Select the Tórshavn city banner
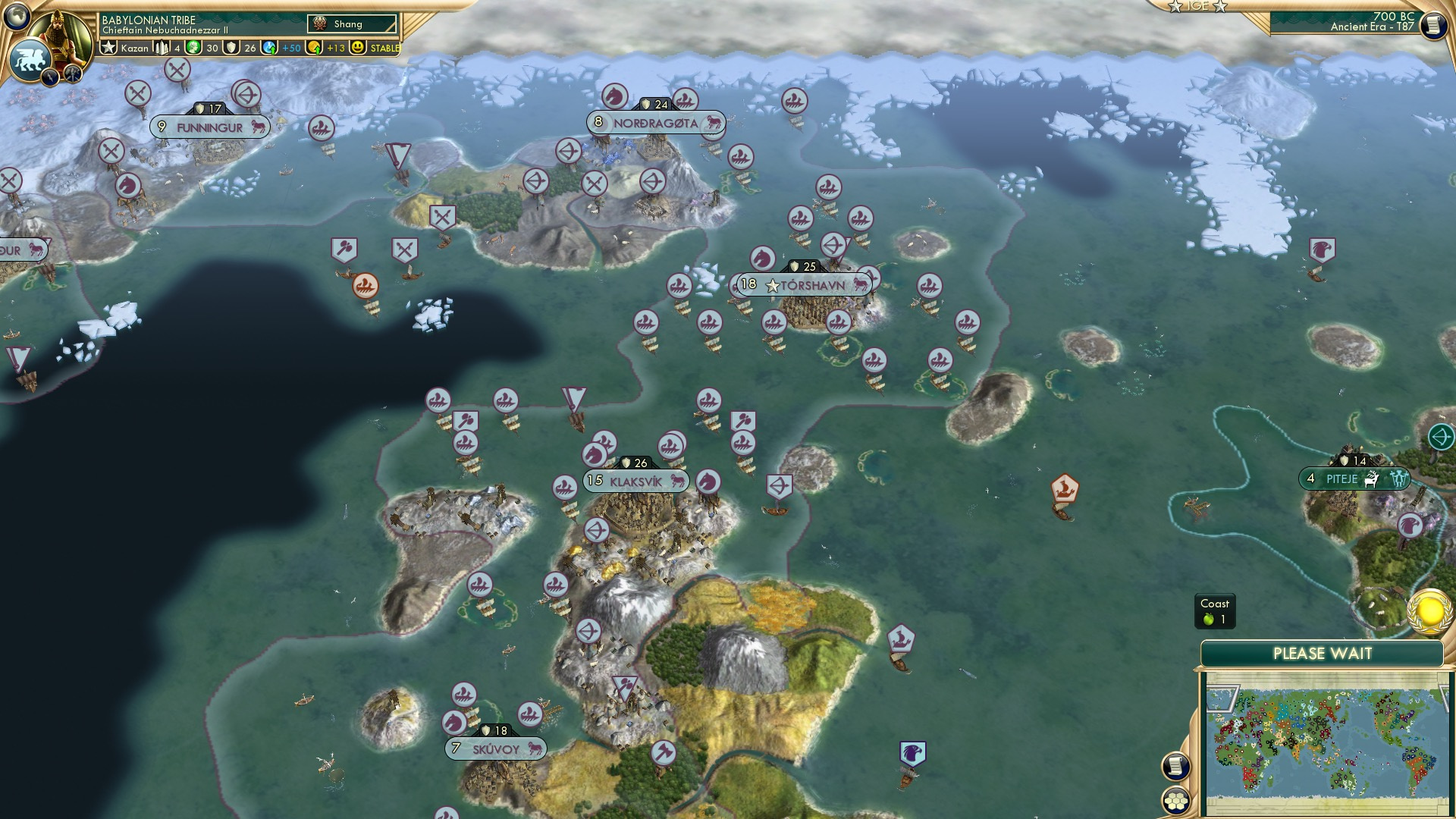Viewport: 1456px width, 819px height. pos(804,286)
